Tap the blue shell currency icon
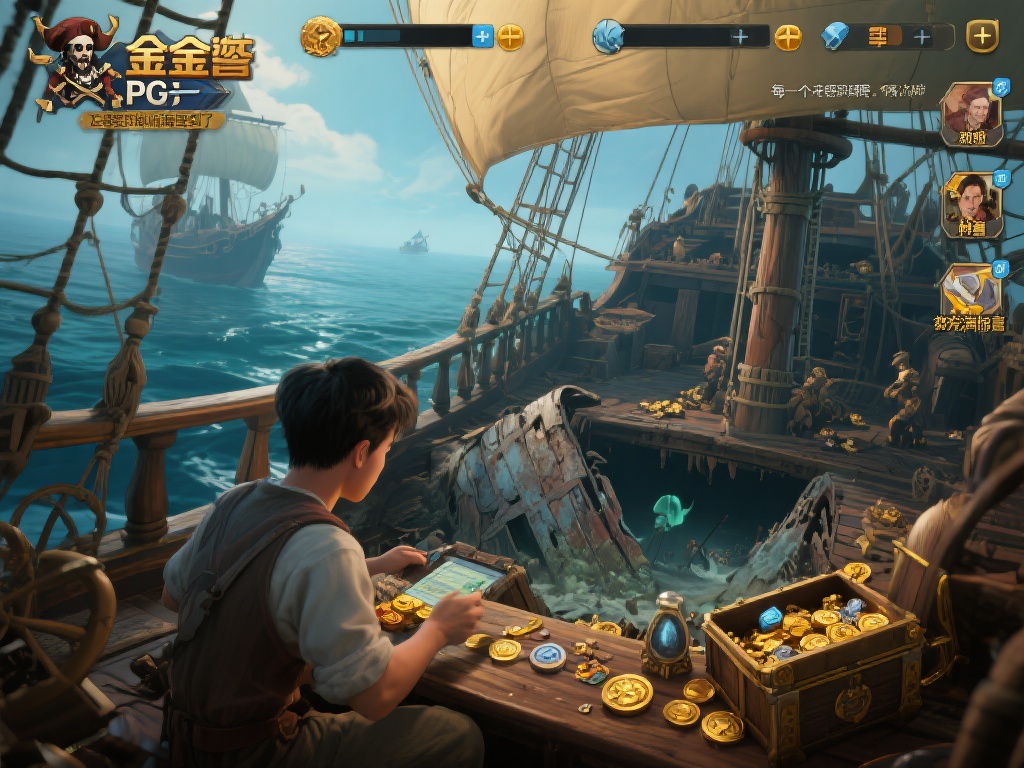Screen dimensions: 1024x768 (x=608, y=37)
